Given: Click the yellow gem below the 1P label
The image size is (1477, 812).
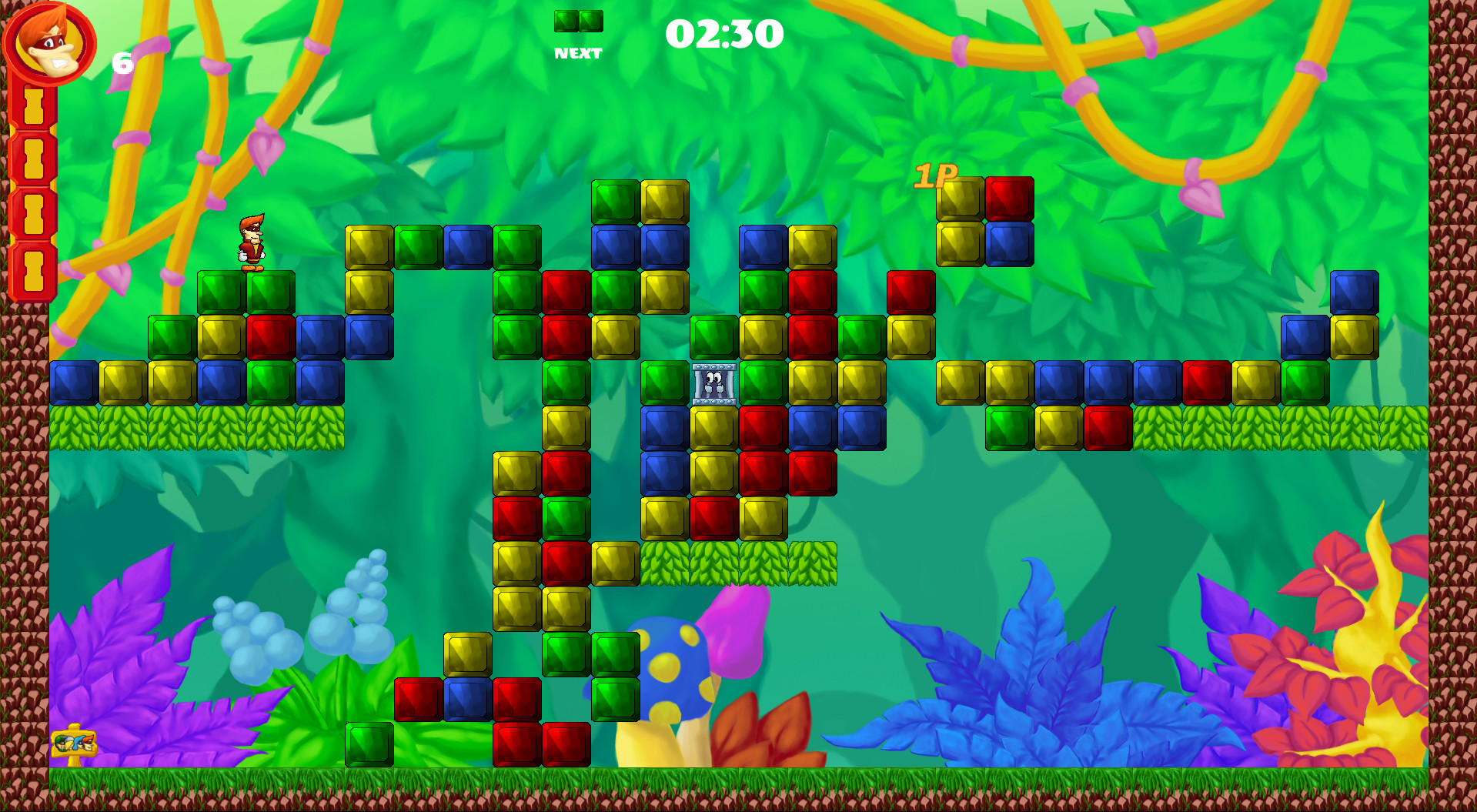Looking at the screenshot, I should click(x=960, y=242).
